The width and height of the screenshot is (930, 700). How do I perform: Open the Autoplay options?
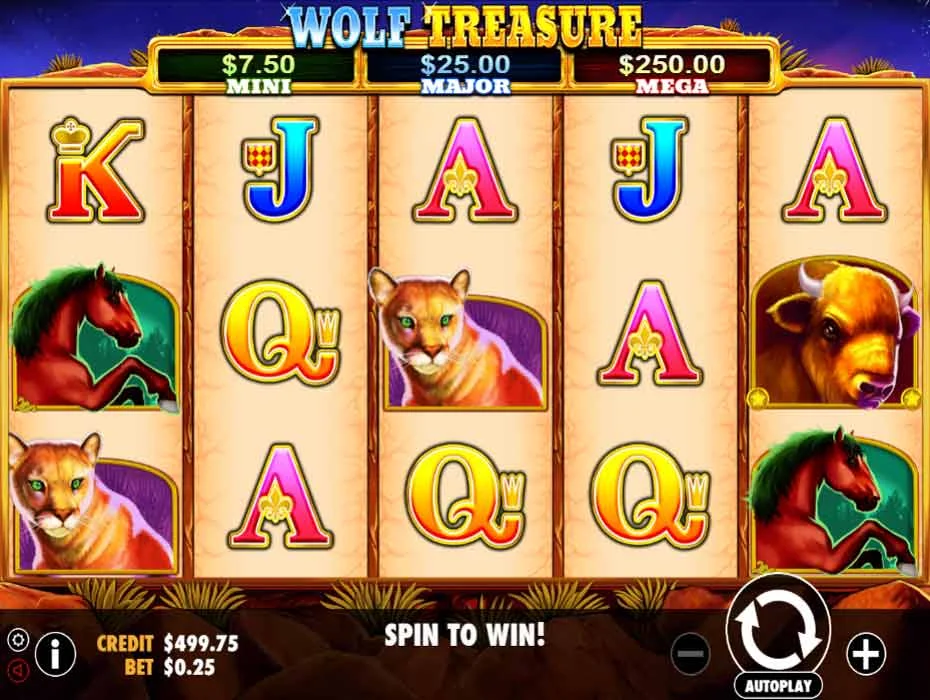pos(777,686)
